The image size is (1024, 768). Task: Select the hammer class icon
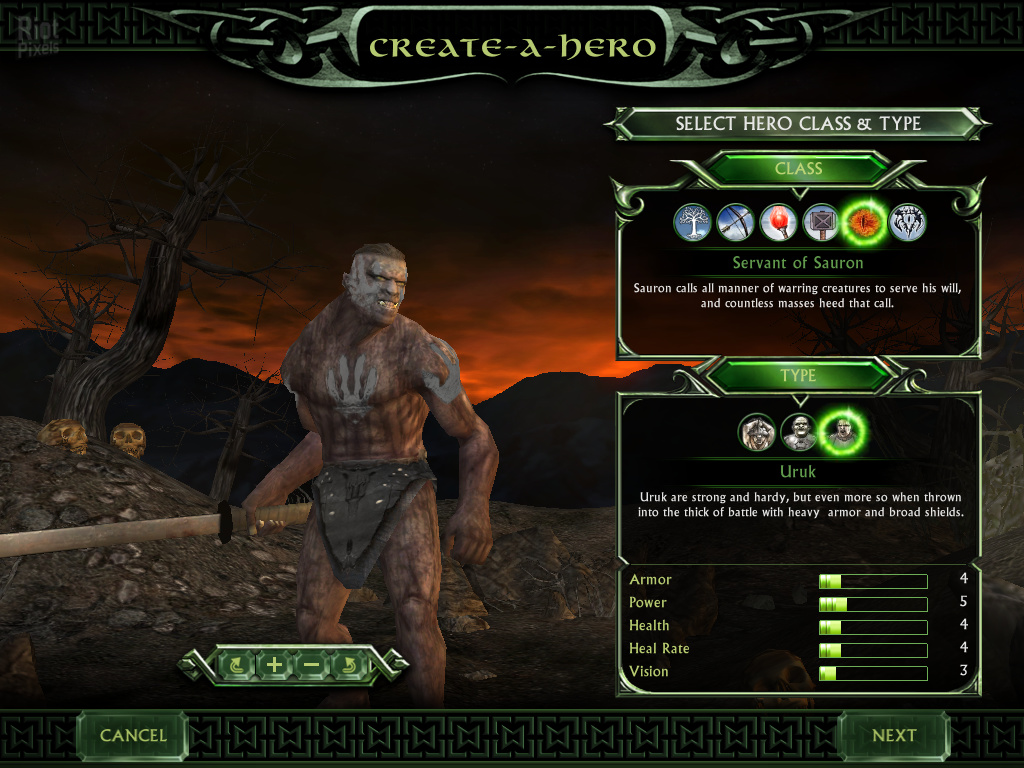(821, 223)
